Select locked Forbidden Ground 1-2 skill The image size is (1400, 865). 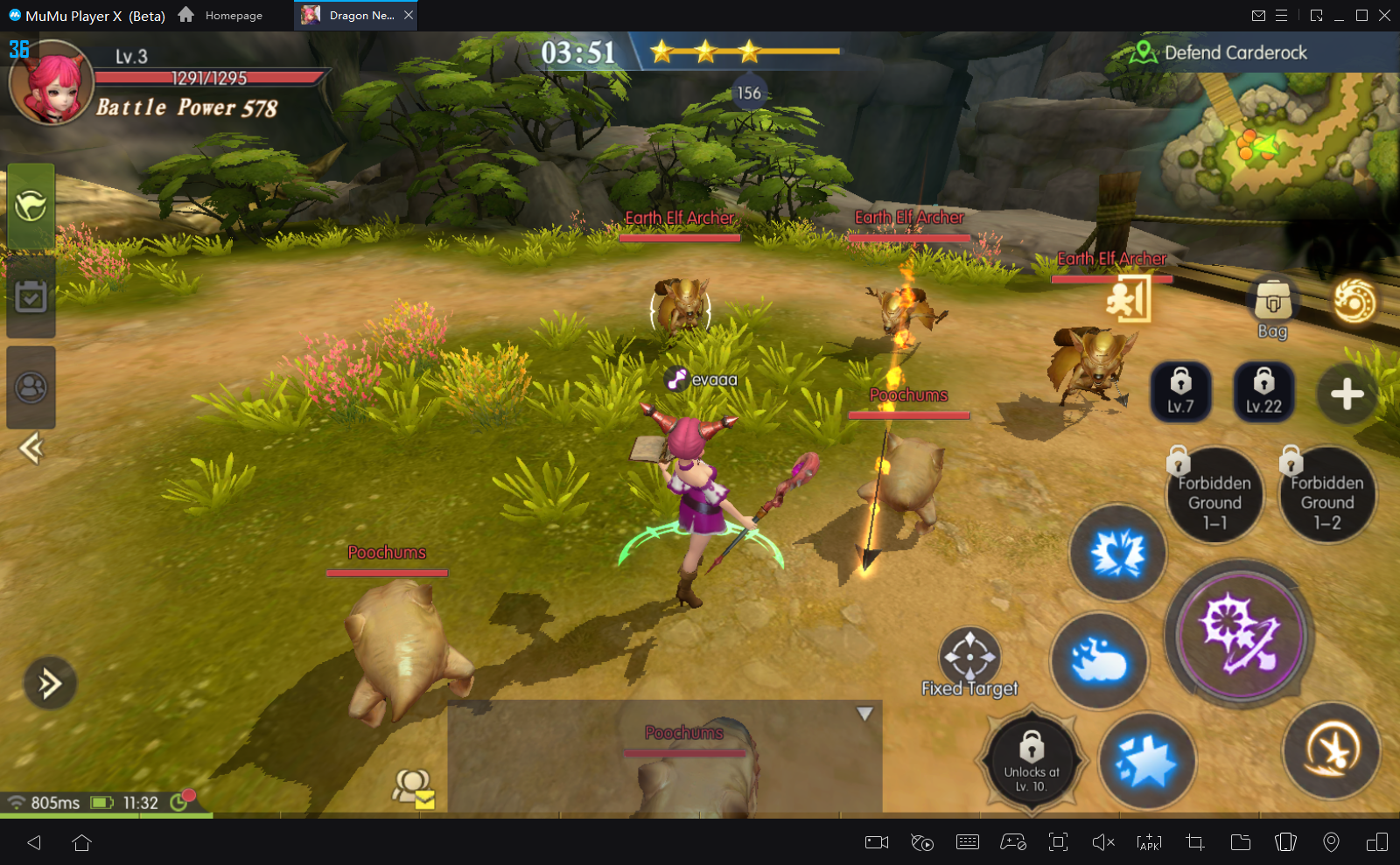1326,497
